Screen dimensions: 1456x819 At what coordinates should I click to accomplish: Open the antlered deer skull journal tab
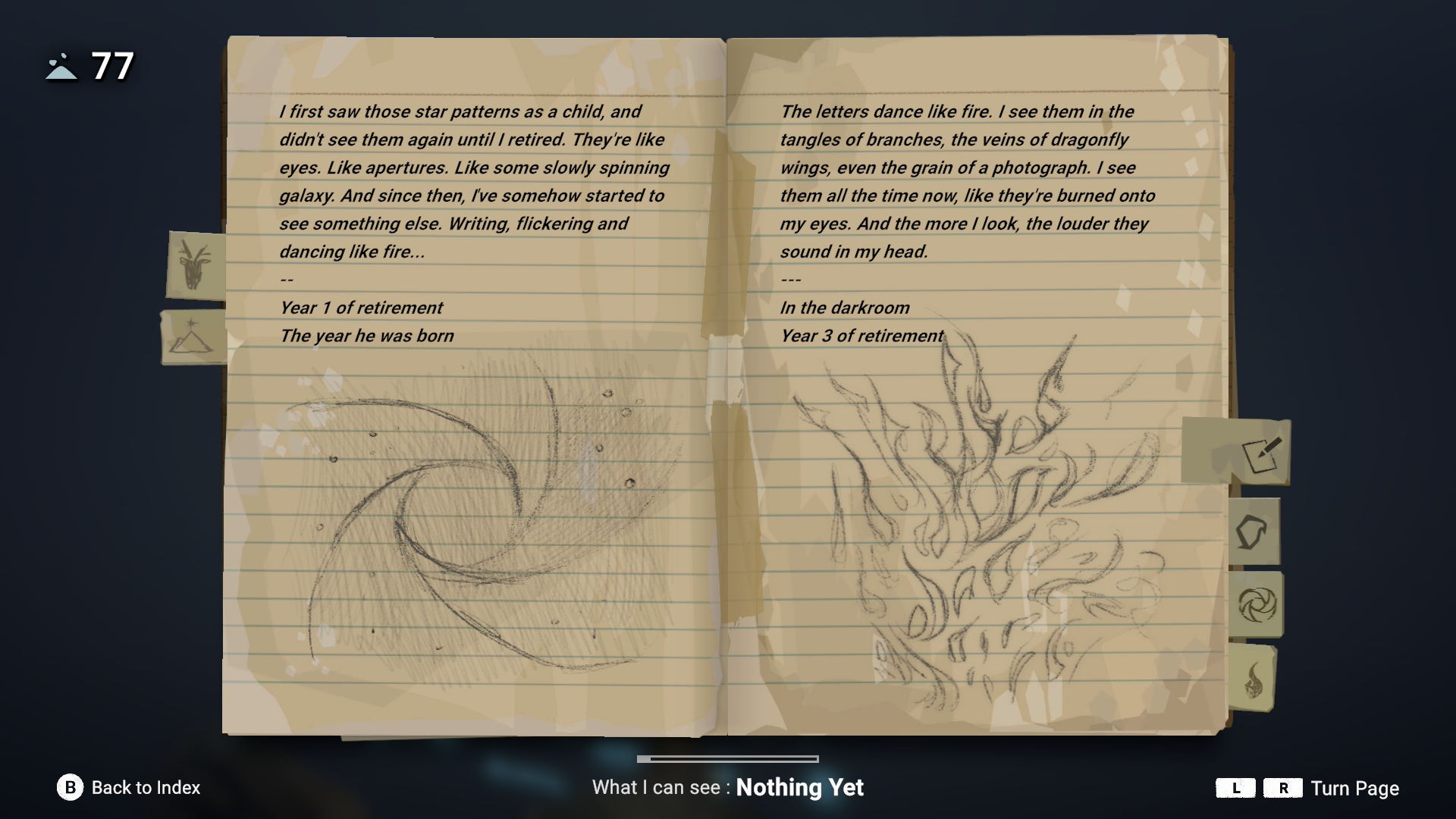(x=195, y=265)
